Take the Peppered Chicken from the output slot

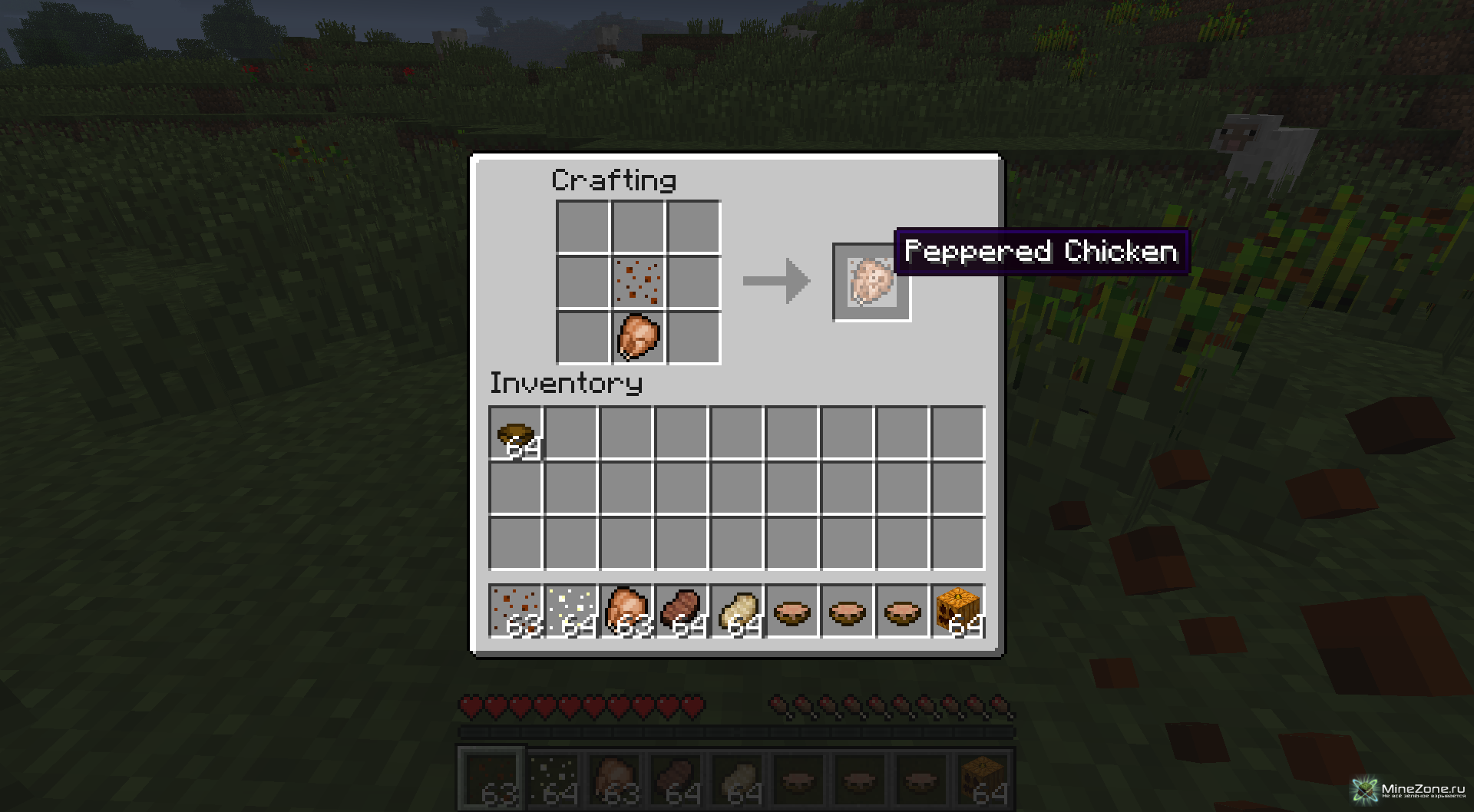871,282
